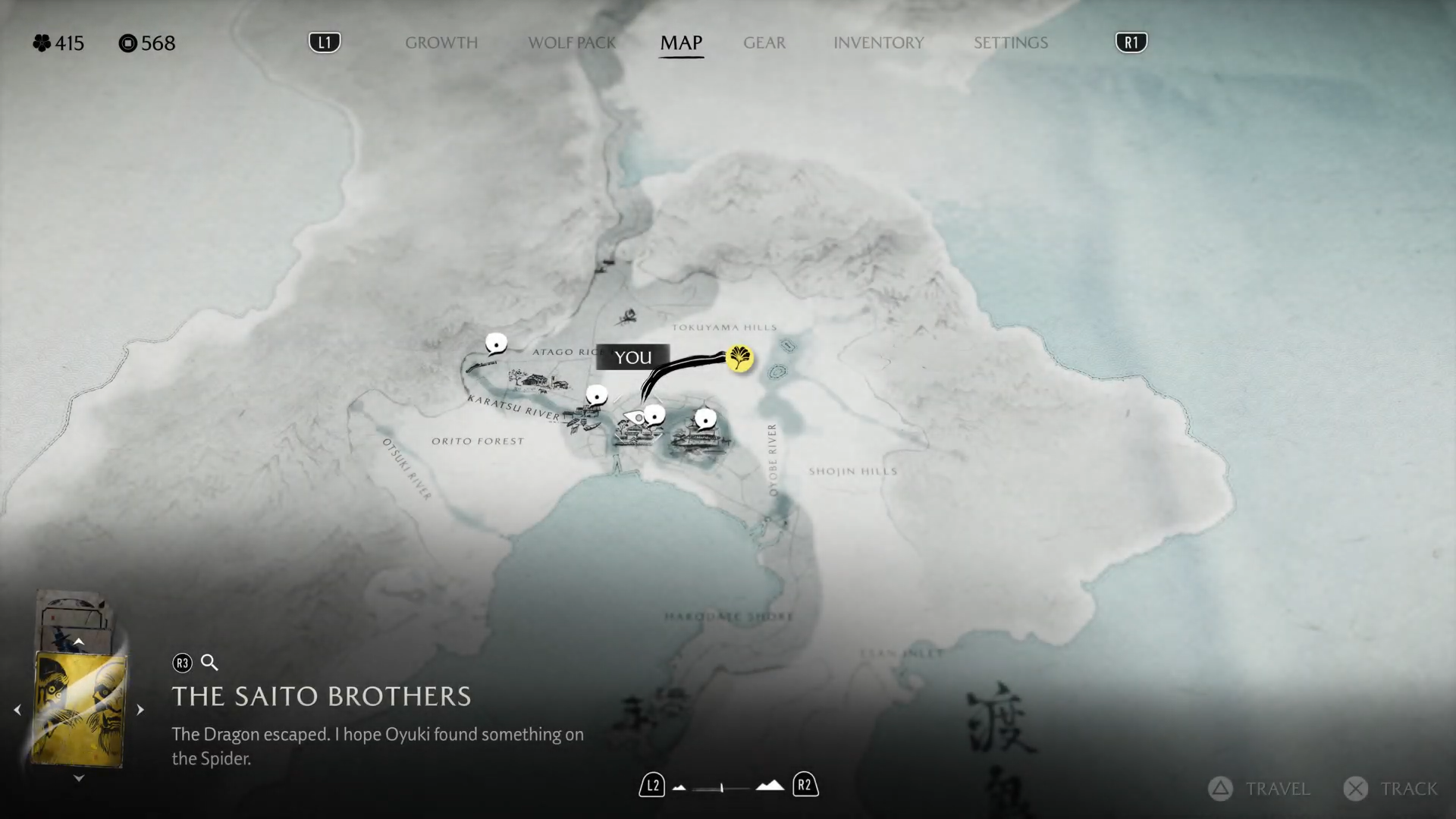Select the Map tab
The height and width of the screenshot is (819, 1456).
pyautogui.click(x=681, y=43)
